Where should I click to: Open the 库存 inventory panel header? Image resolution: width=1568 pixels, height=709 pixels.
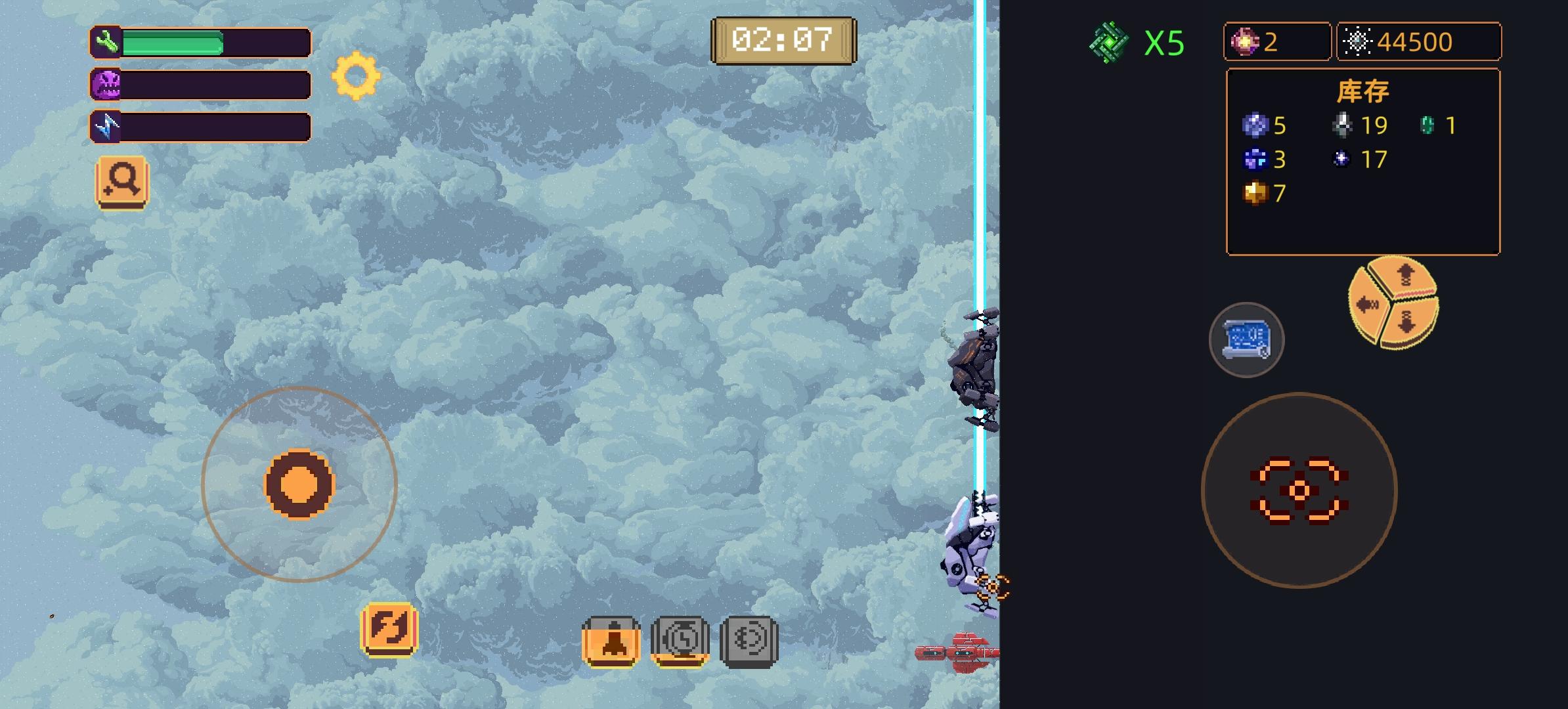[1364, 91]
